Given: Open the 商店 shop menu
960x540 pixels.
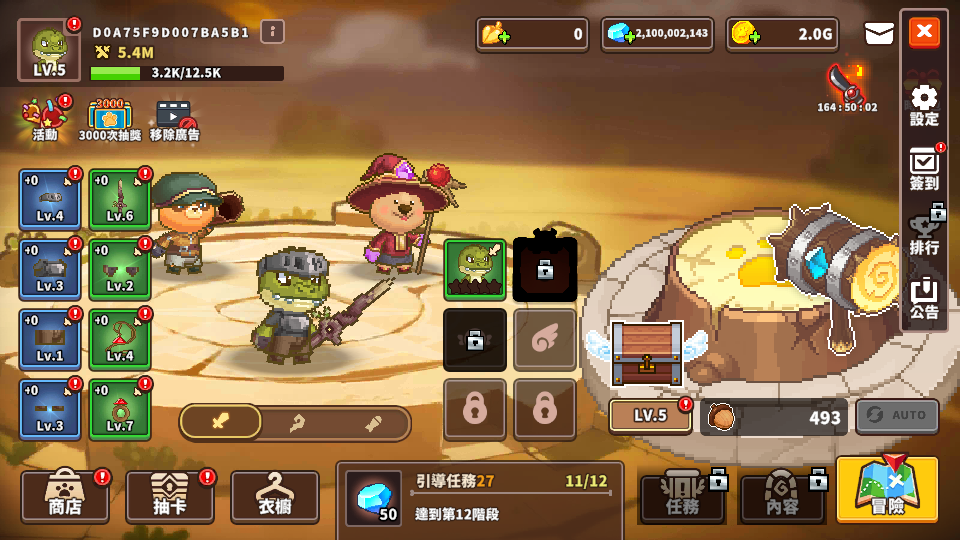Looking at the screenshot, I should click(65, 497).
